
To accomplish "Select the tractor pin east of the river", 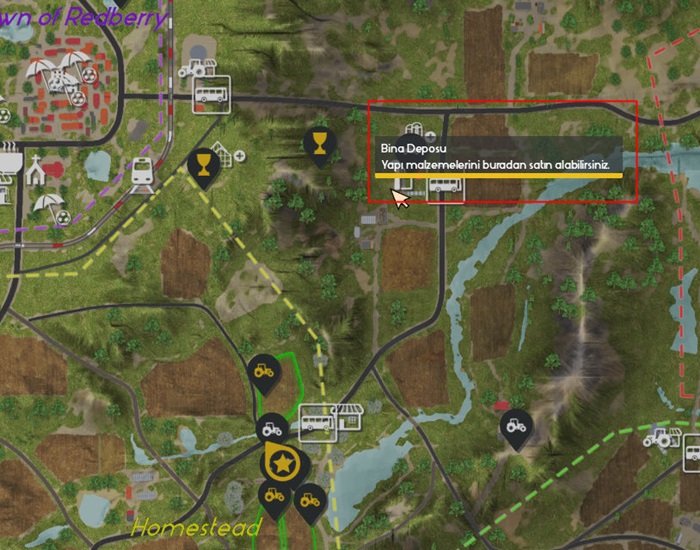I will 515,427.
